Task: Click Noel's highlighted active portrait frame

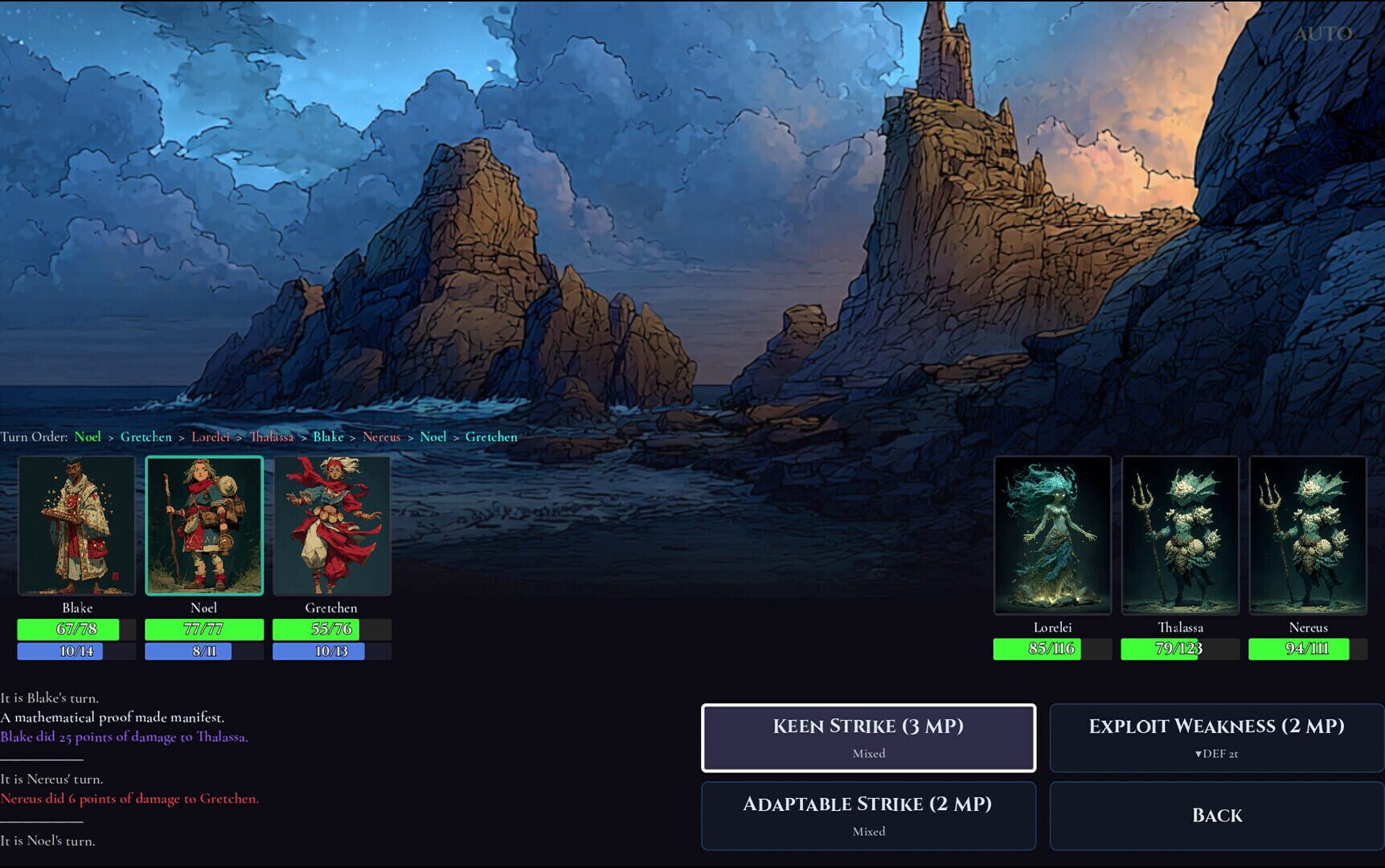Action: (x=203, y=525)
